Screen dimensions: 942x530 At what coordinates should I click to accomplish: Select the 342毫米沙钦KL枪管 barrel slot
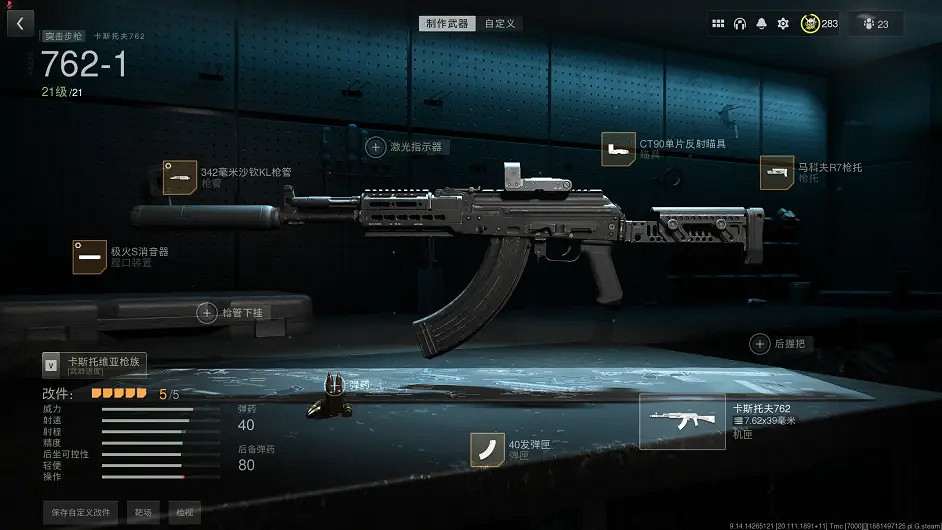pos(180,178)
